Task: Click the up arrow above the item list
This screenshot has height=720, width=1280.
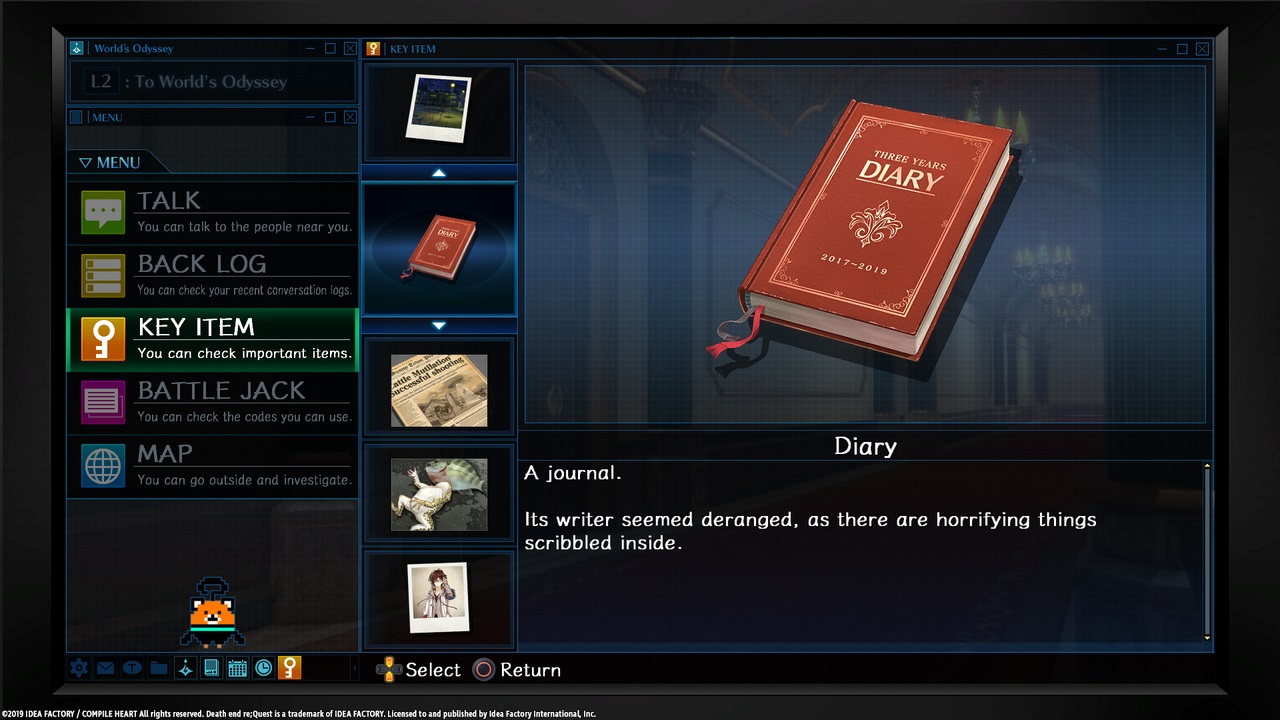Action: pyautogui.click(x=439, y=173)
